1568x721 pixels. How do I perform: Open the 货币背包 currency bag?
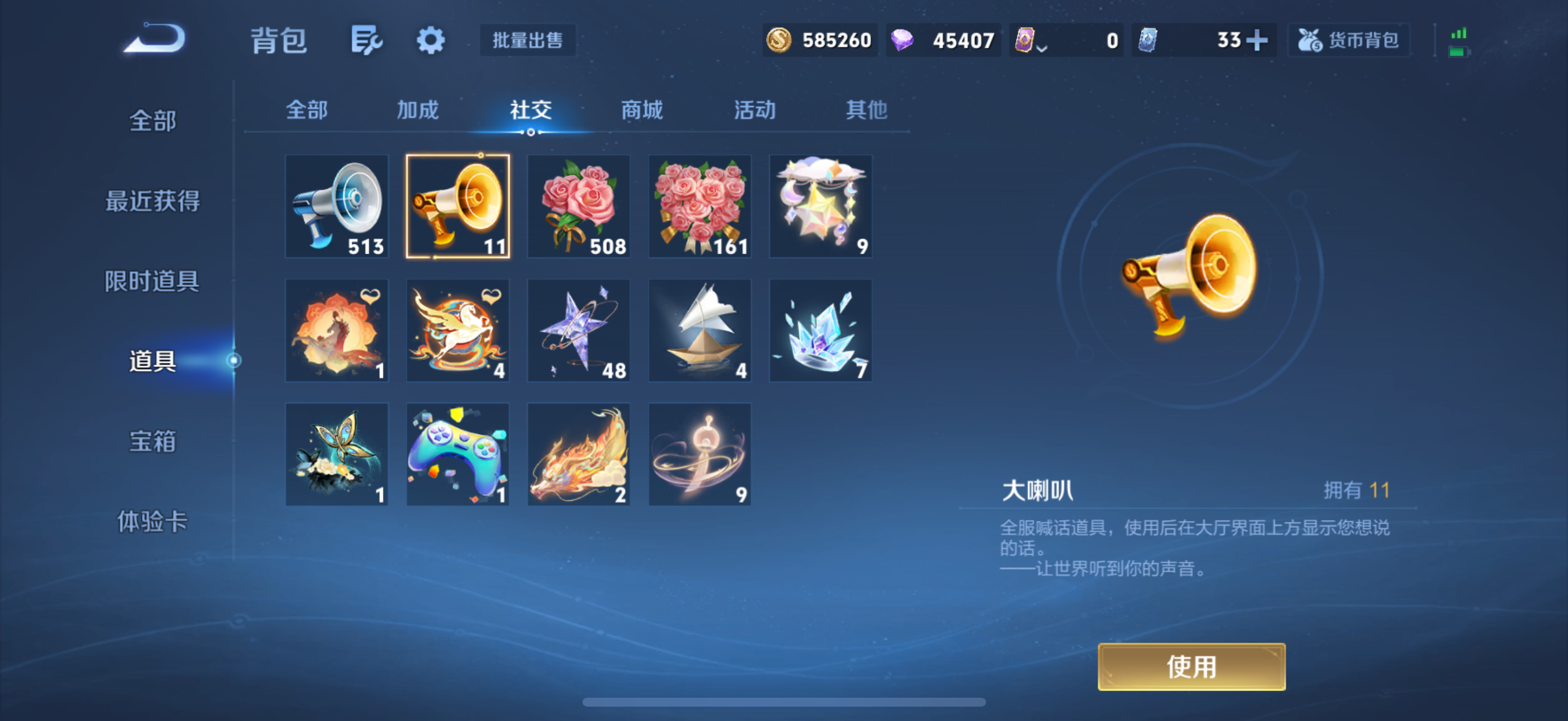tap(1349, 40)
